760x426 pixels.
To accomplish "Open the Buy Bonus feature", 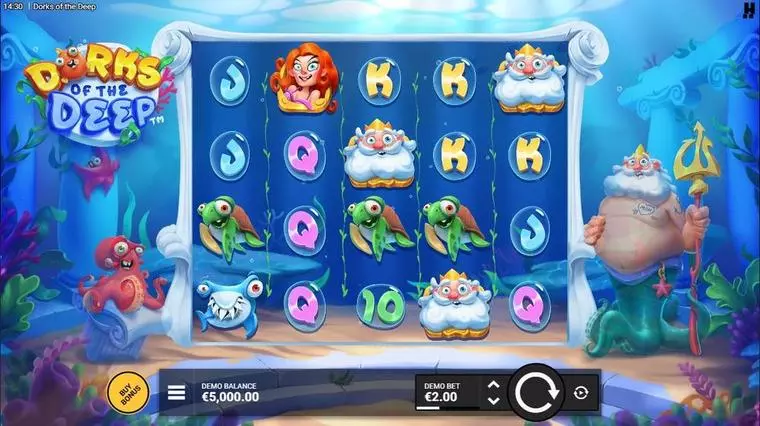I will 127,392.
